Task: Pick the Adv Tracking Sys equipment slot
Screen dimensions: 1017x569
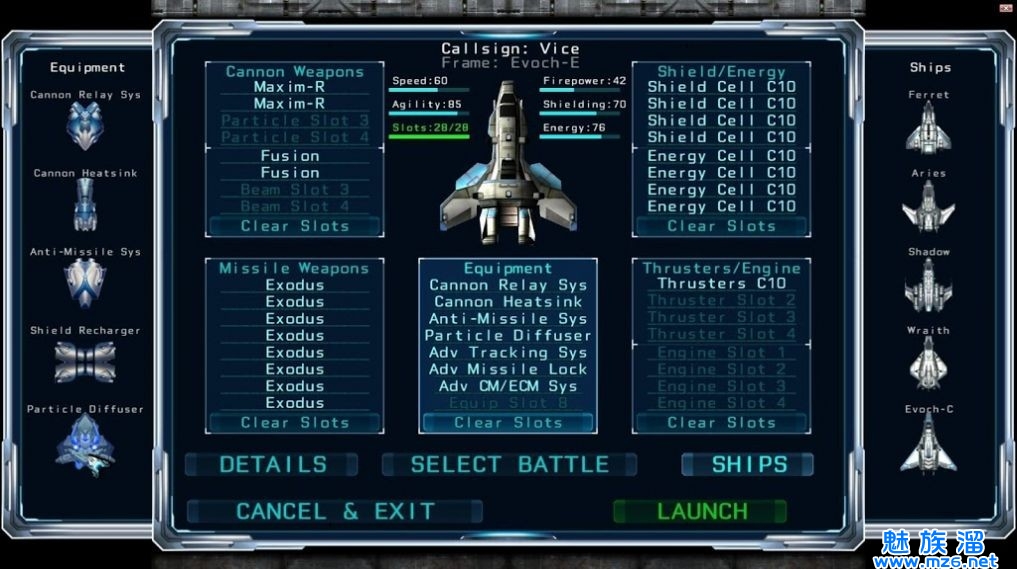Action: tap(508, 352)
